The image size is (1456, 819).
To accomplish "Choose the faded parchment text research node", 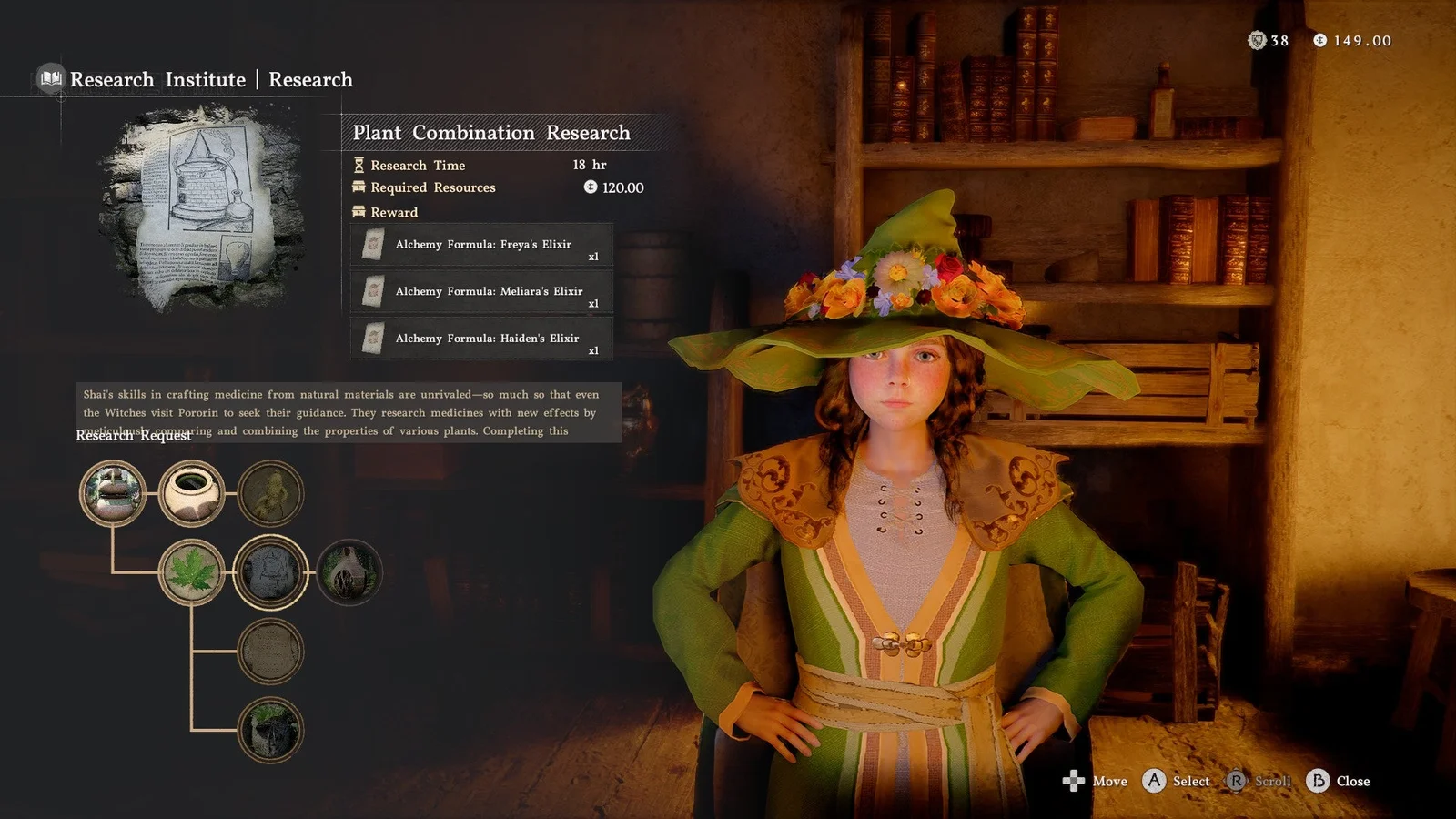I will (270, 652).
